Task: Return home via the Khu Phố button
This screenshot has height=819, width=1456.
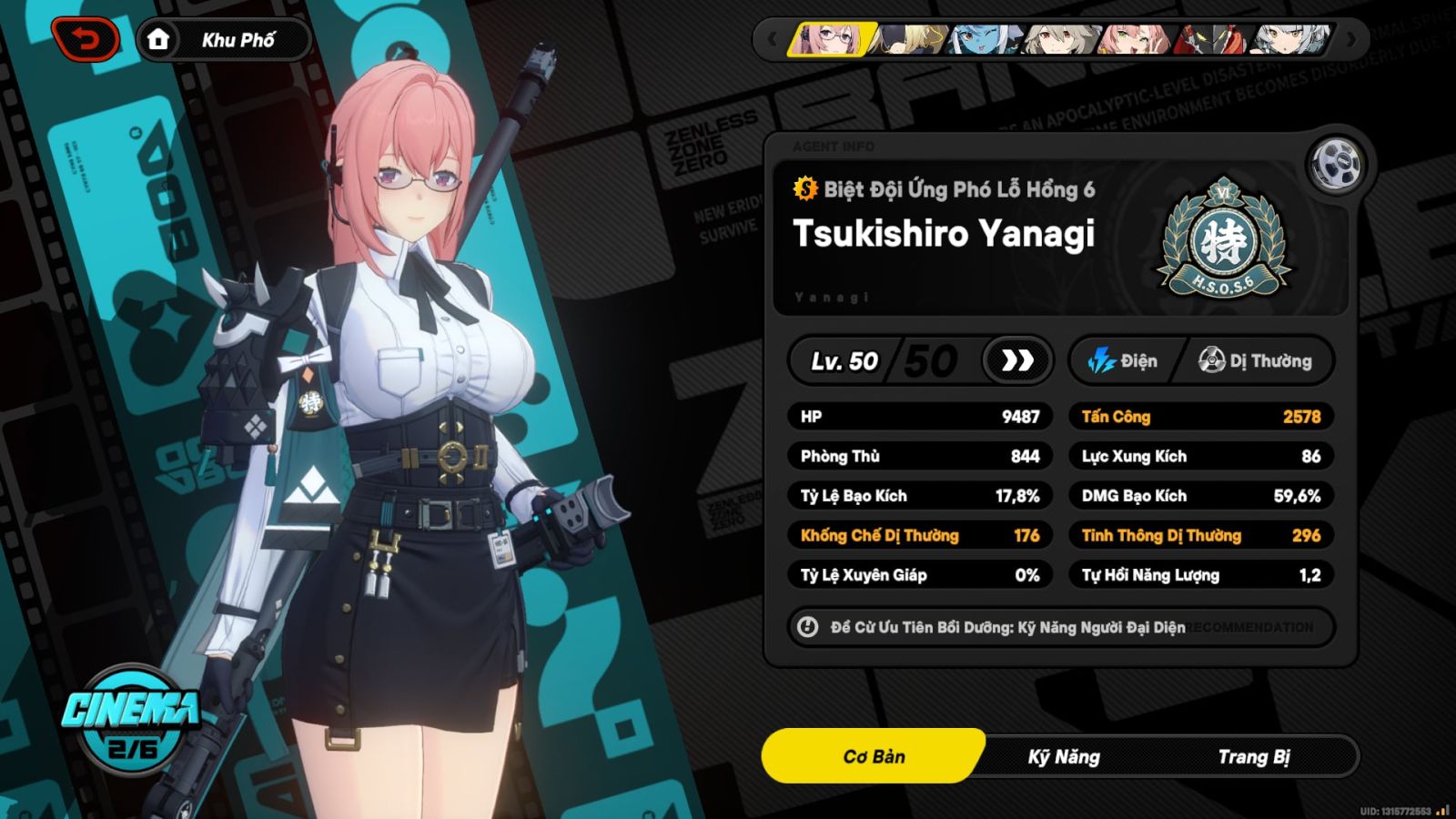Action: (x=224, y=40)
